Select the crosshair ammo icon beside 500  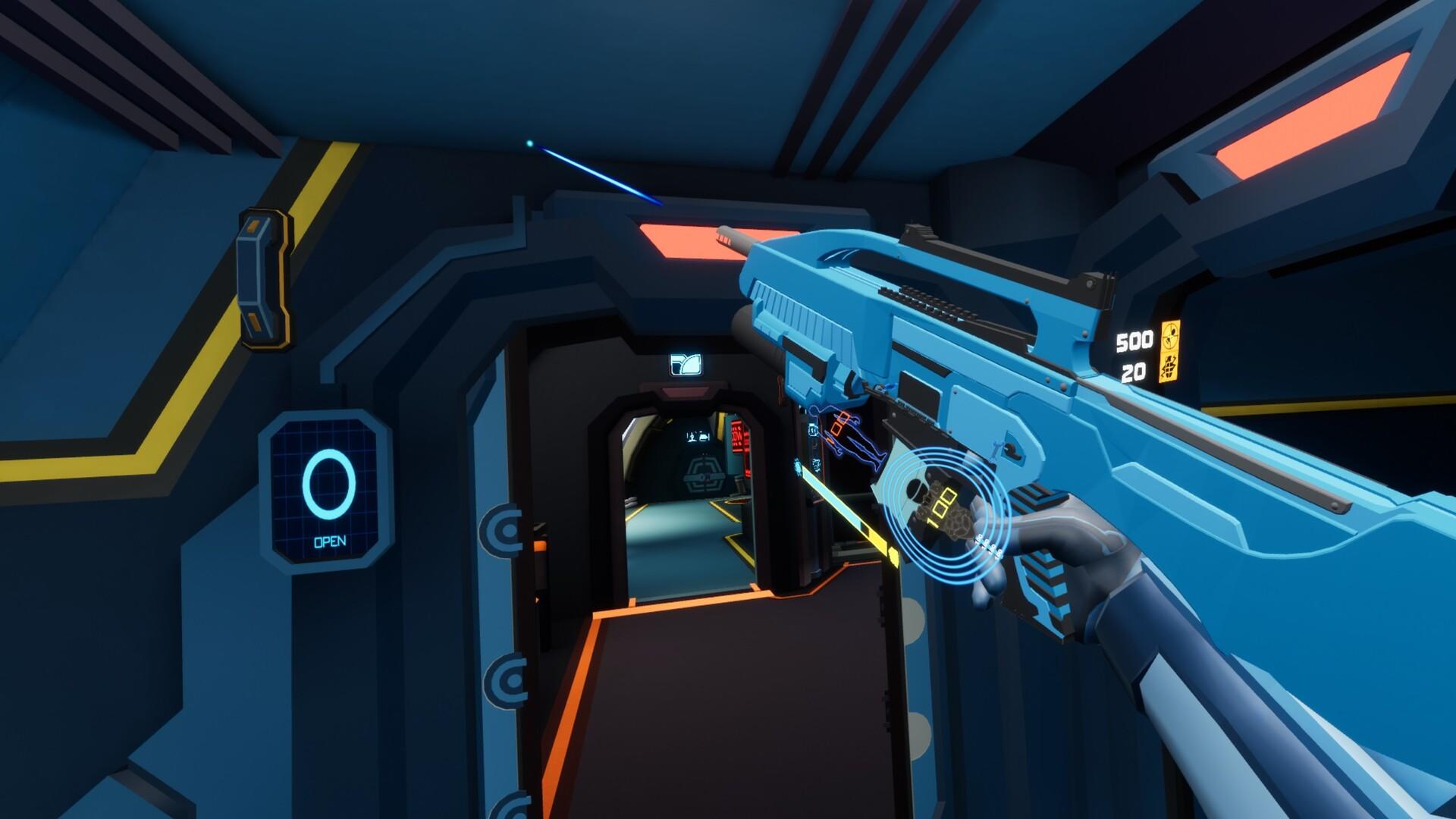coord(1171,337)
